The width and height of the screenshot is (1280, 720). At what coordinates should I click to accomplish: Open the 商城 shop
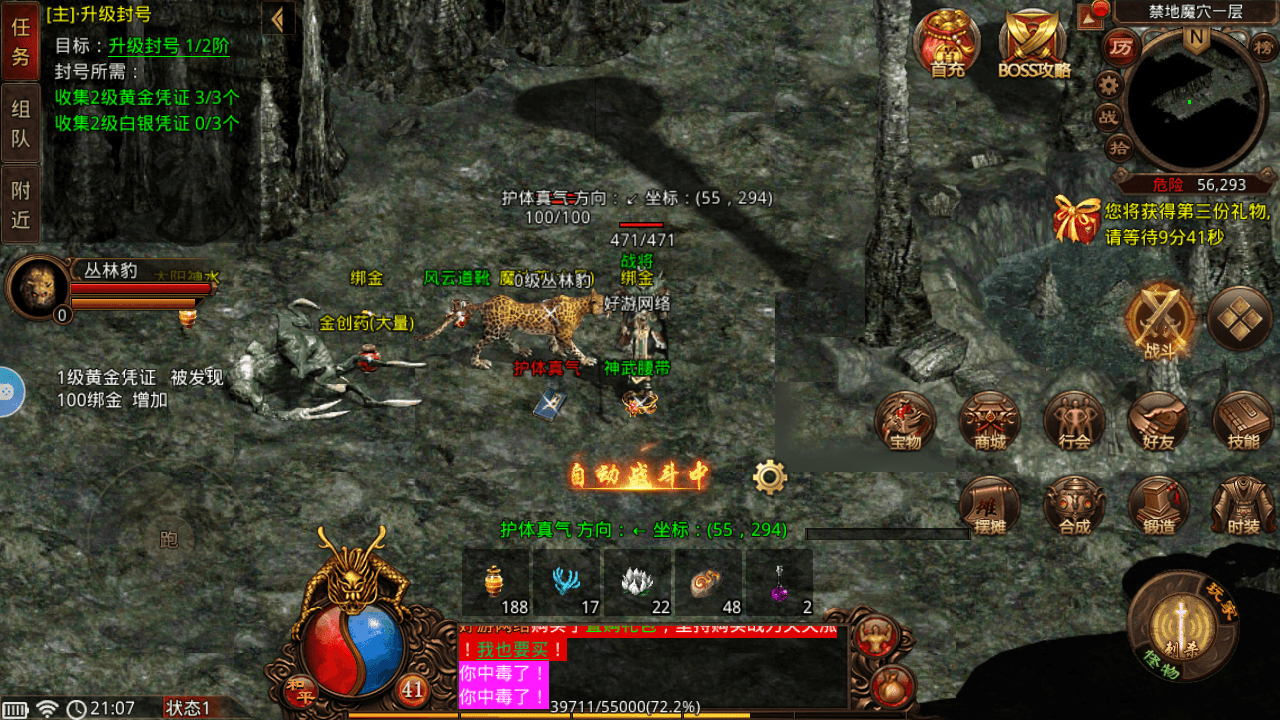pyautogui.click(x=990, y=421)
